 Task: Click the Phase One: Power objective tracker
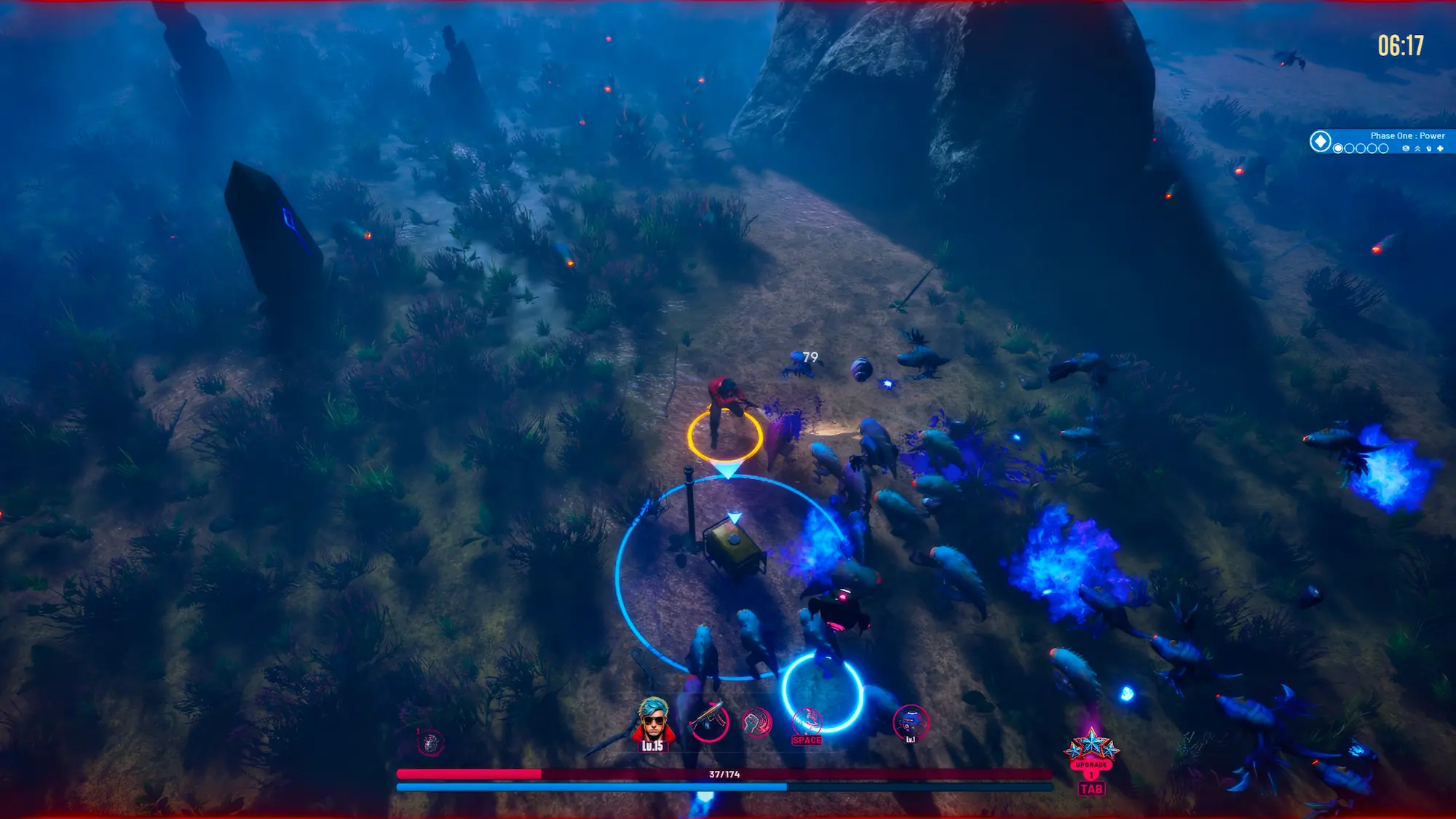point(1390,141)
